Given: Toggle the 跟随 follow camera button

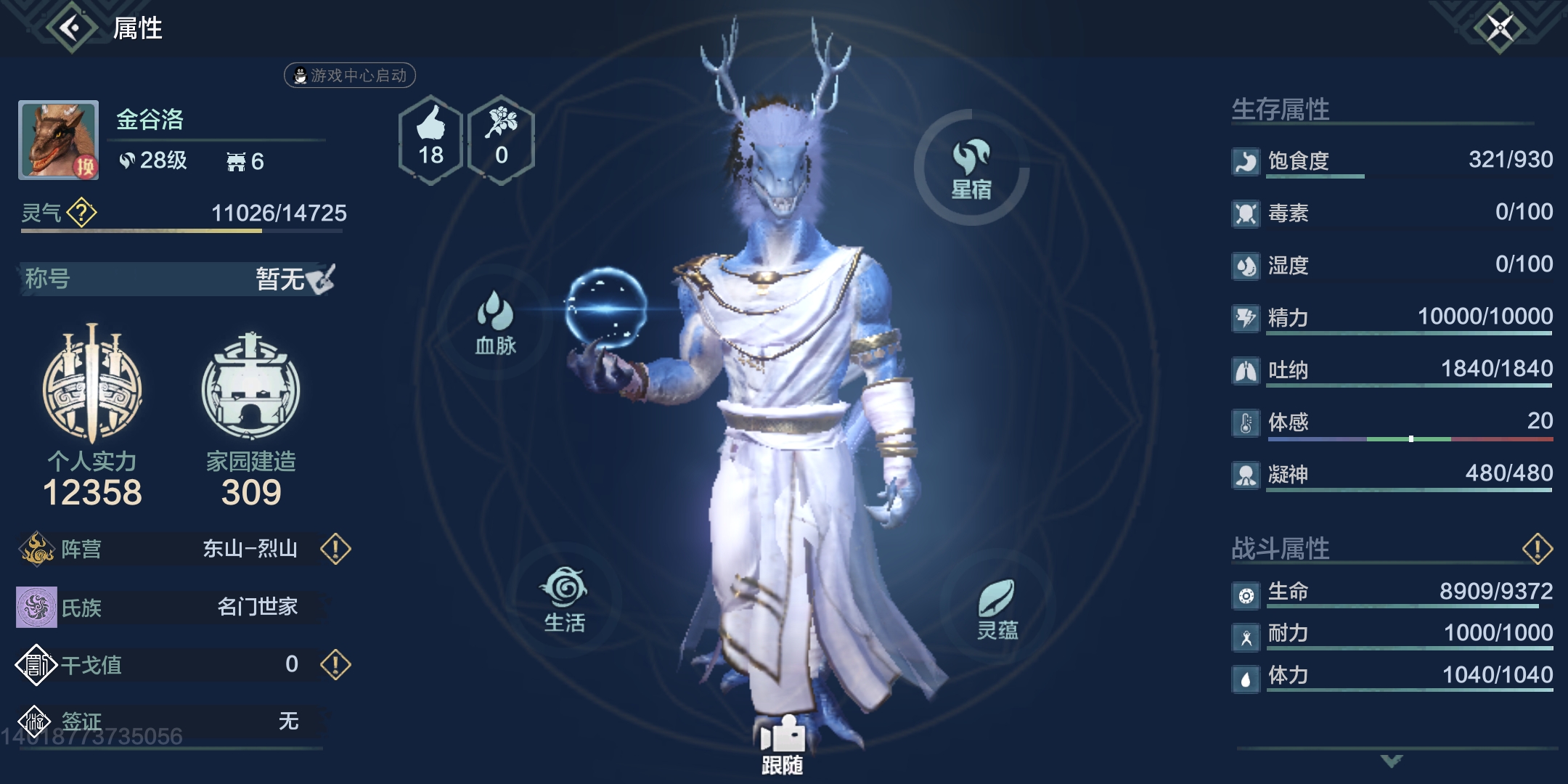Looking at the screenshot, I should [x=782, y=745].
